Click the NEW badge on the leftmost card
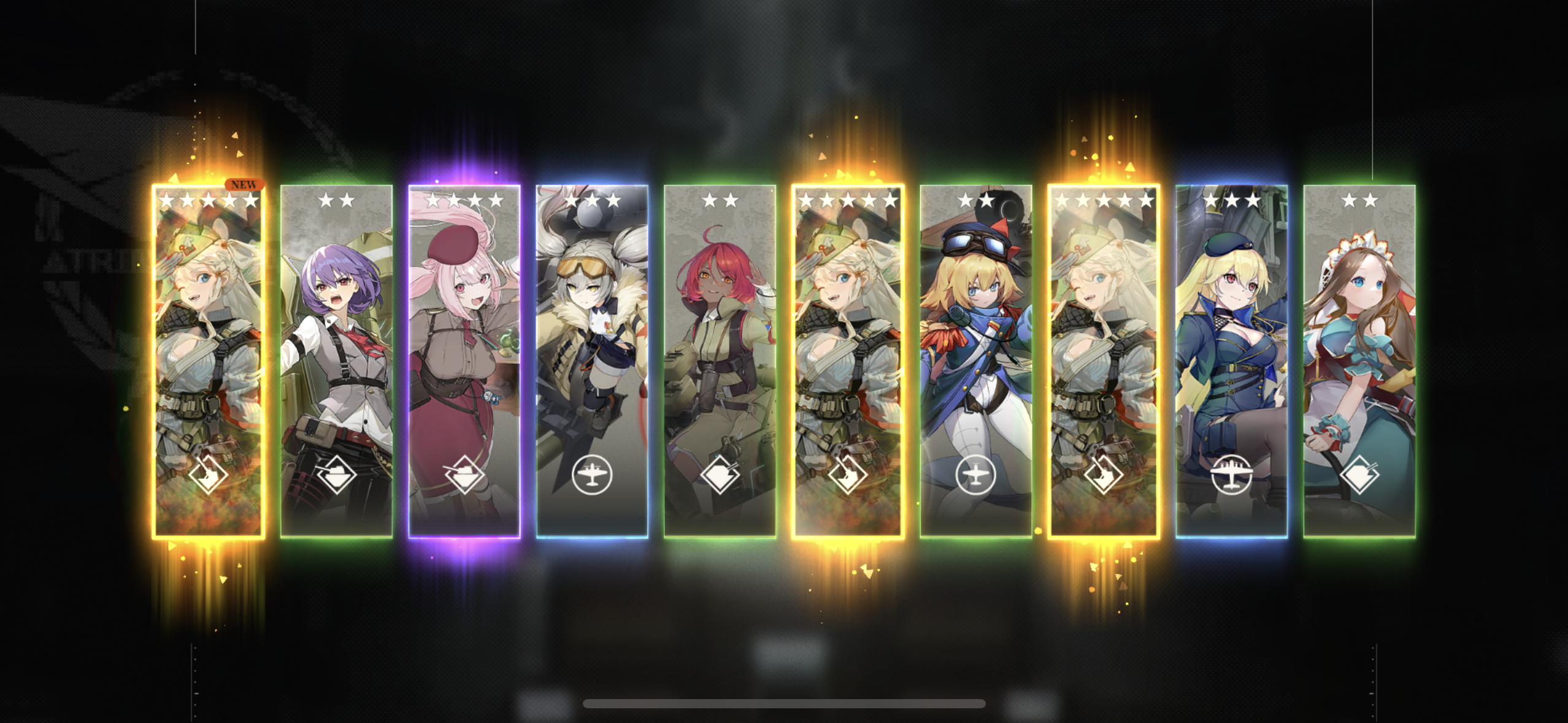Image resolution: width=1568 pixels, height=723 pixels. pos(245,183)
